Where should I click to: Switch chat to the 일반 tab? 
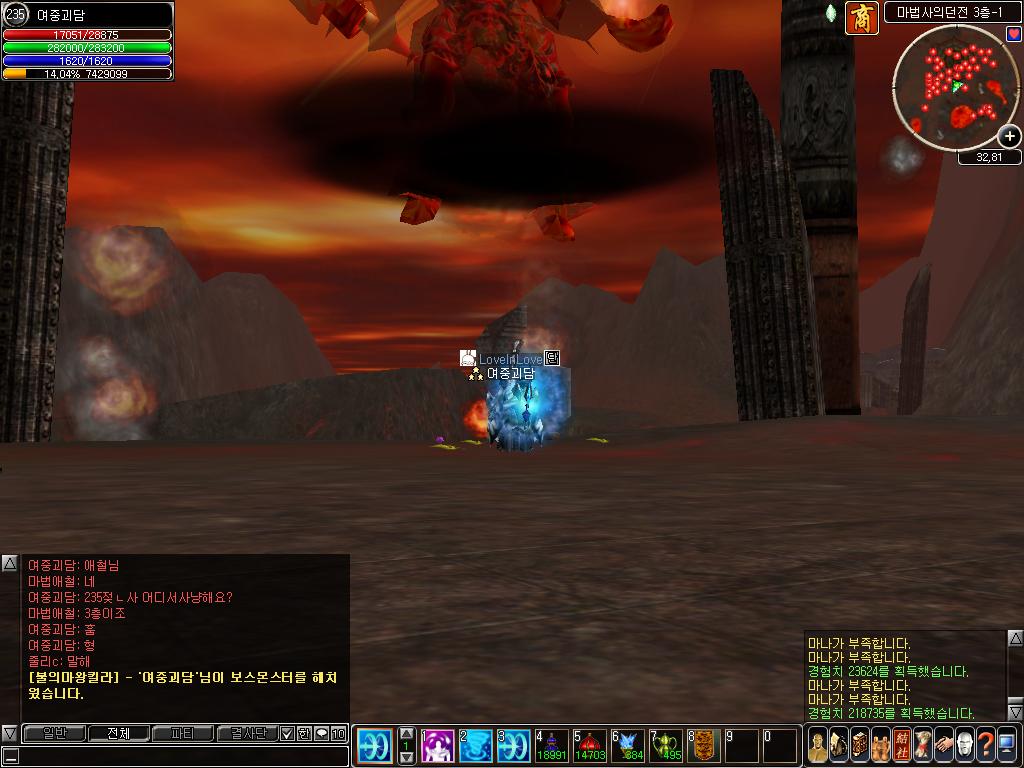click(54, 734)
